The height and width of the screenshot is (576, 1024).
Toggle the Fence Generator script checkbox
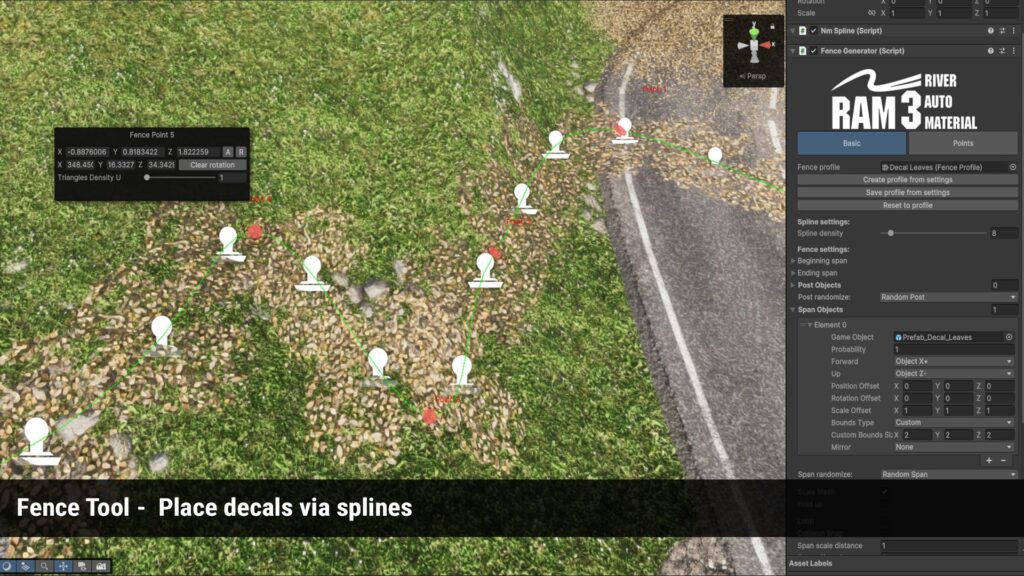pos(813,51)
